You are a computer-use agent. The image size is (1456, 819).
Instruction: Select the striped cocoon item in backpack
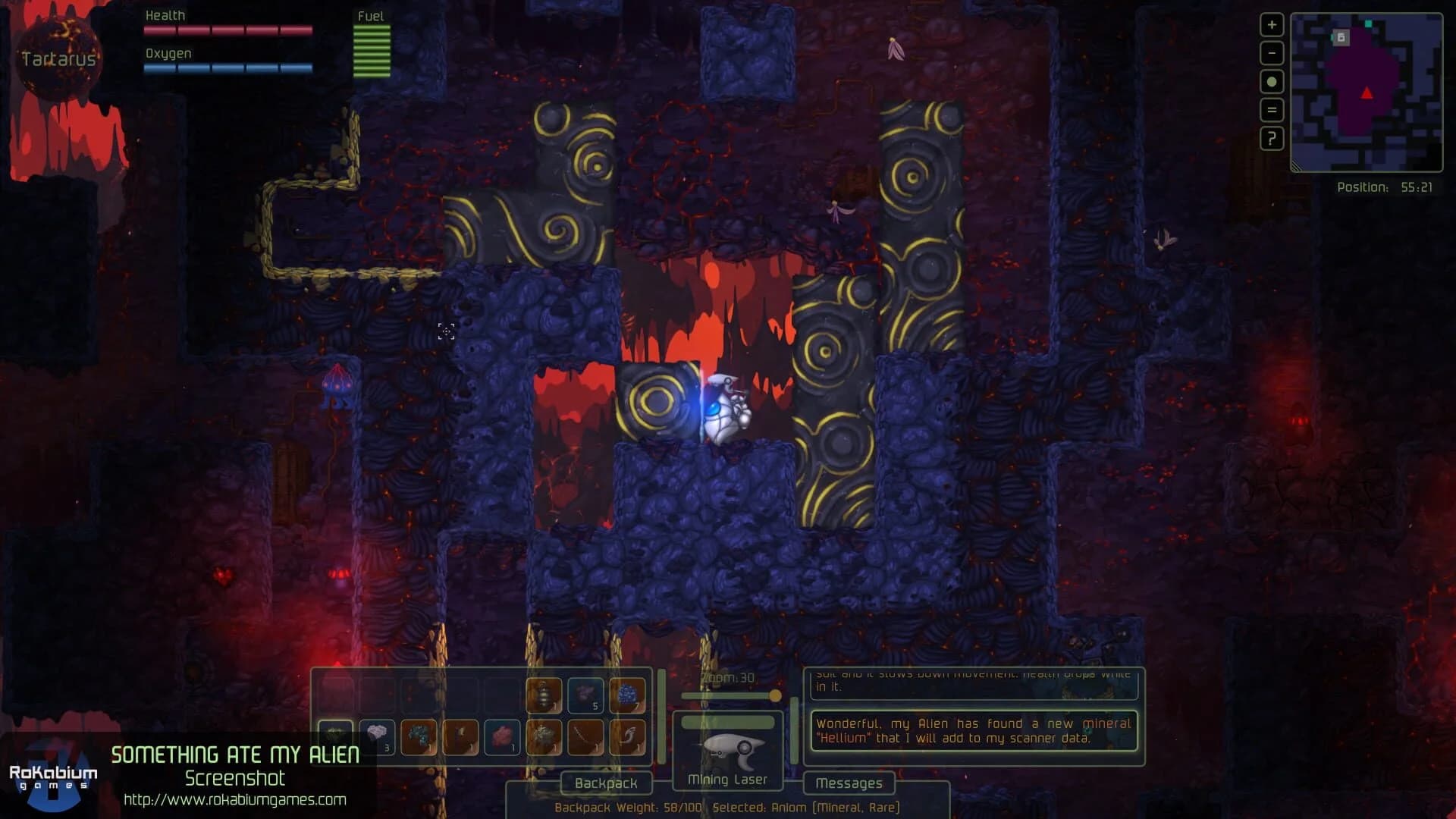543,694
